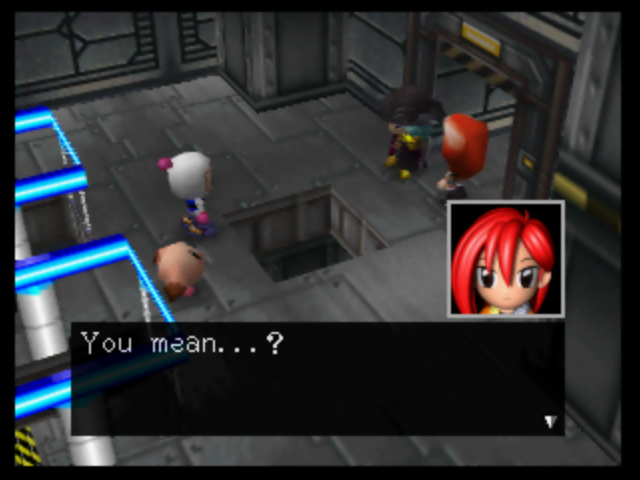This screenshot has height=480, width=640.
Task: Click the dialogue advance arrow
Action: click(549, 421)
